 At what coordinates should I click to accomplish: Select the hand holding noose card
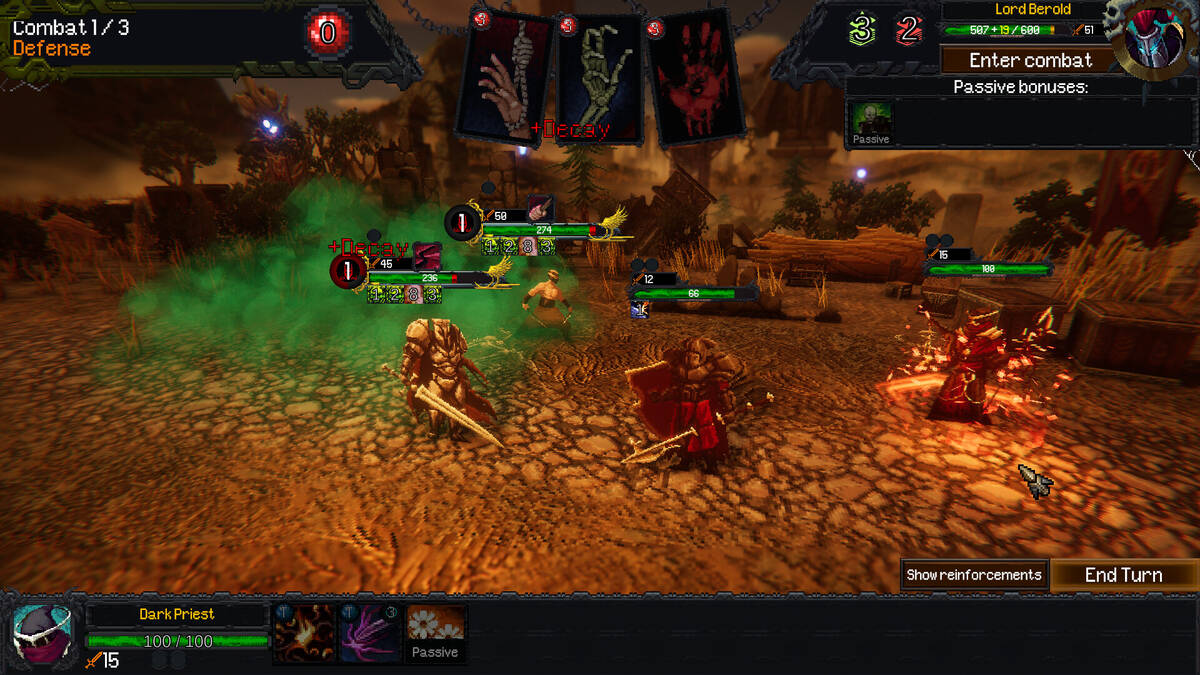(506, 78)
